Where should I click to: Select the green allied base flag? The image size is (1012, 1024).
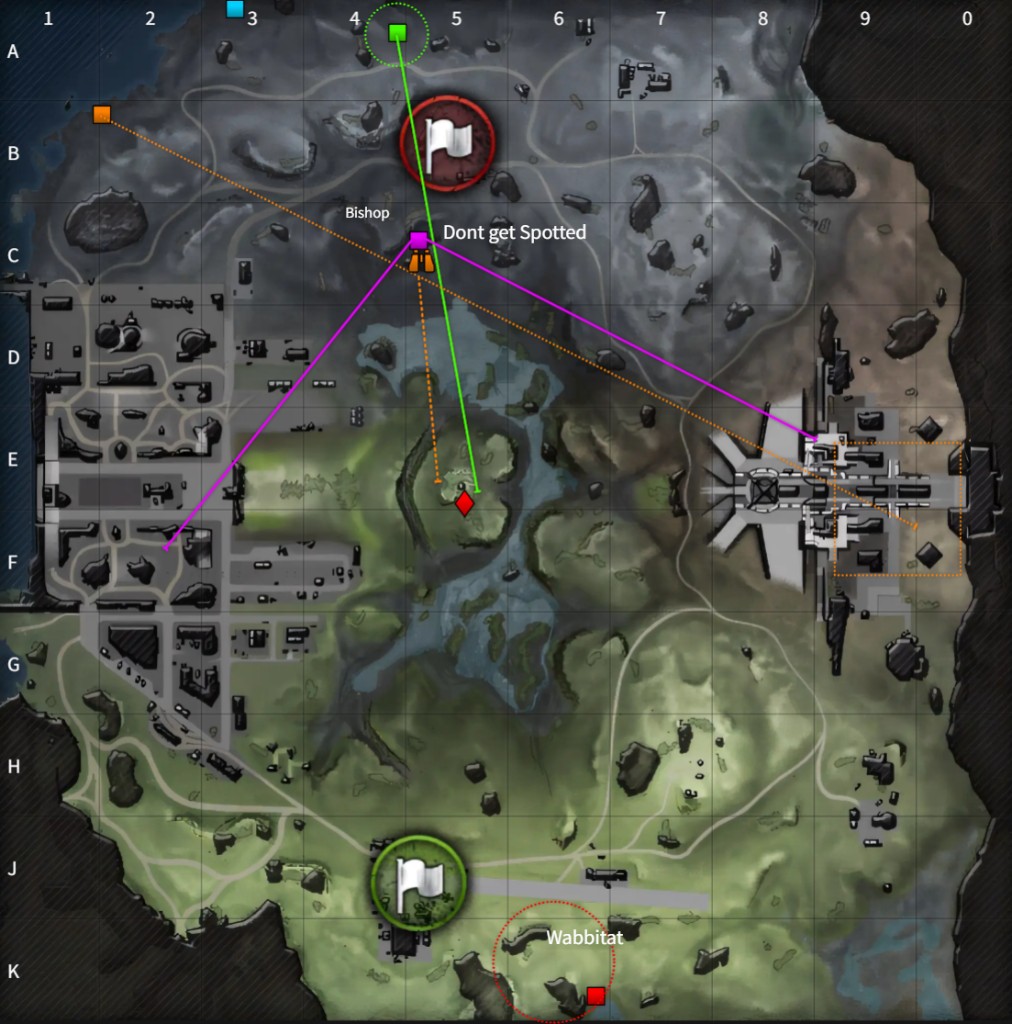pos(419,881)
